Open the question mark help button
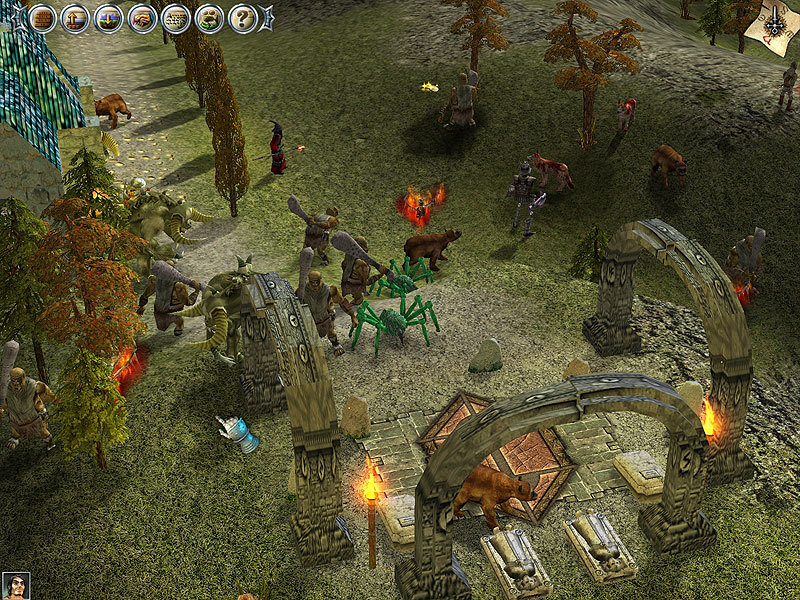The image size is (800, 600). coord(243,18)
